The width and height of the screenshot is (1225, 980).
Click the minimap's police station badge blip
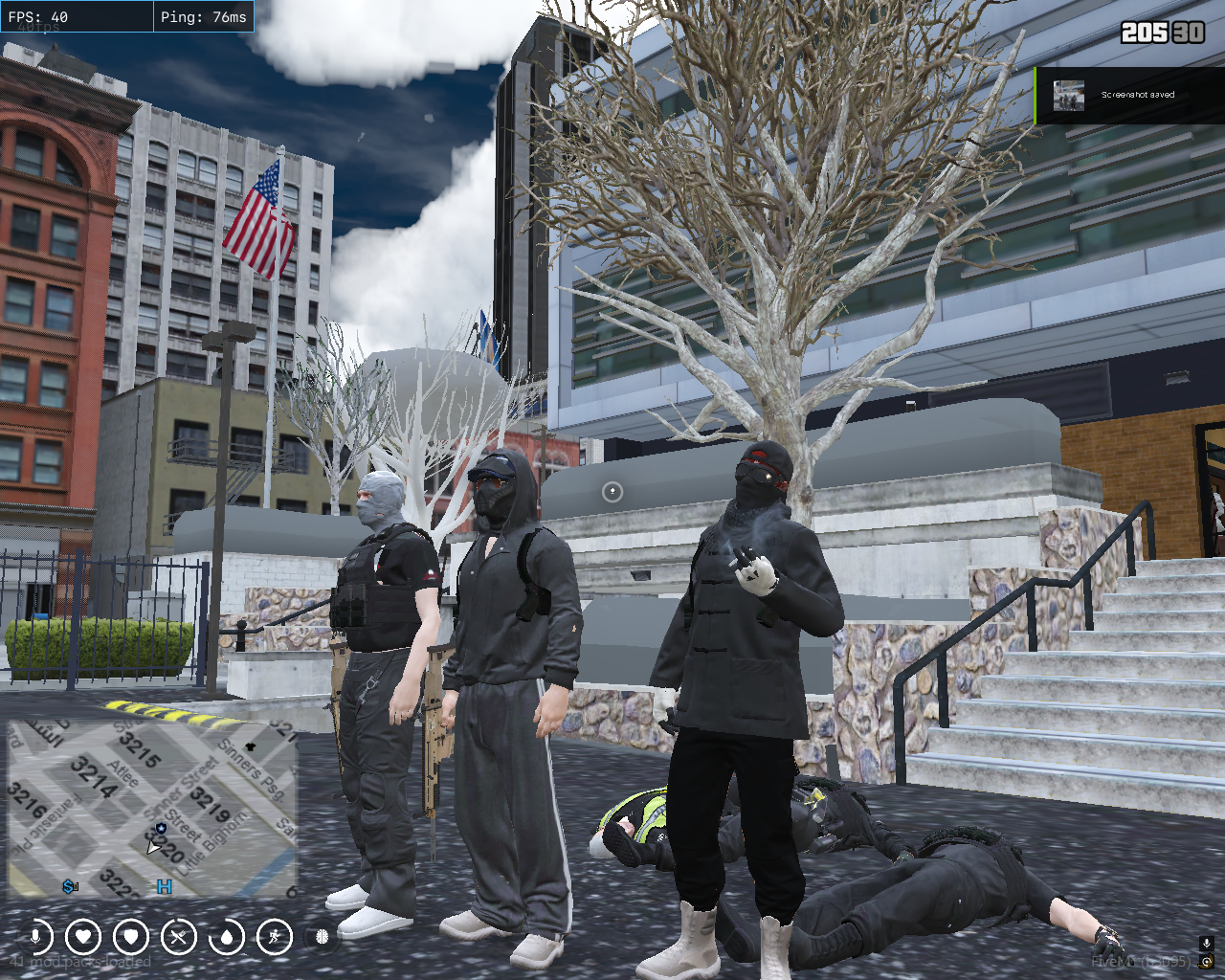click(x=161, y=828)
